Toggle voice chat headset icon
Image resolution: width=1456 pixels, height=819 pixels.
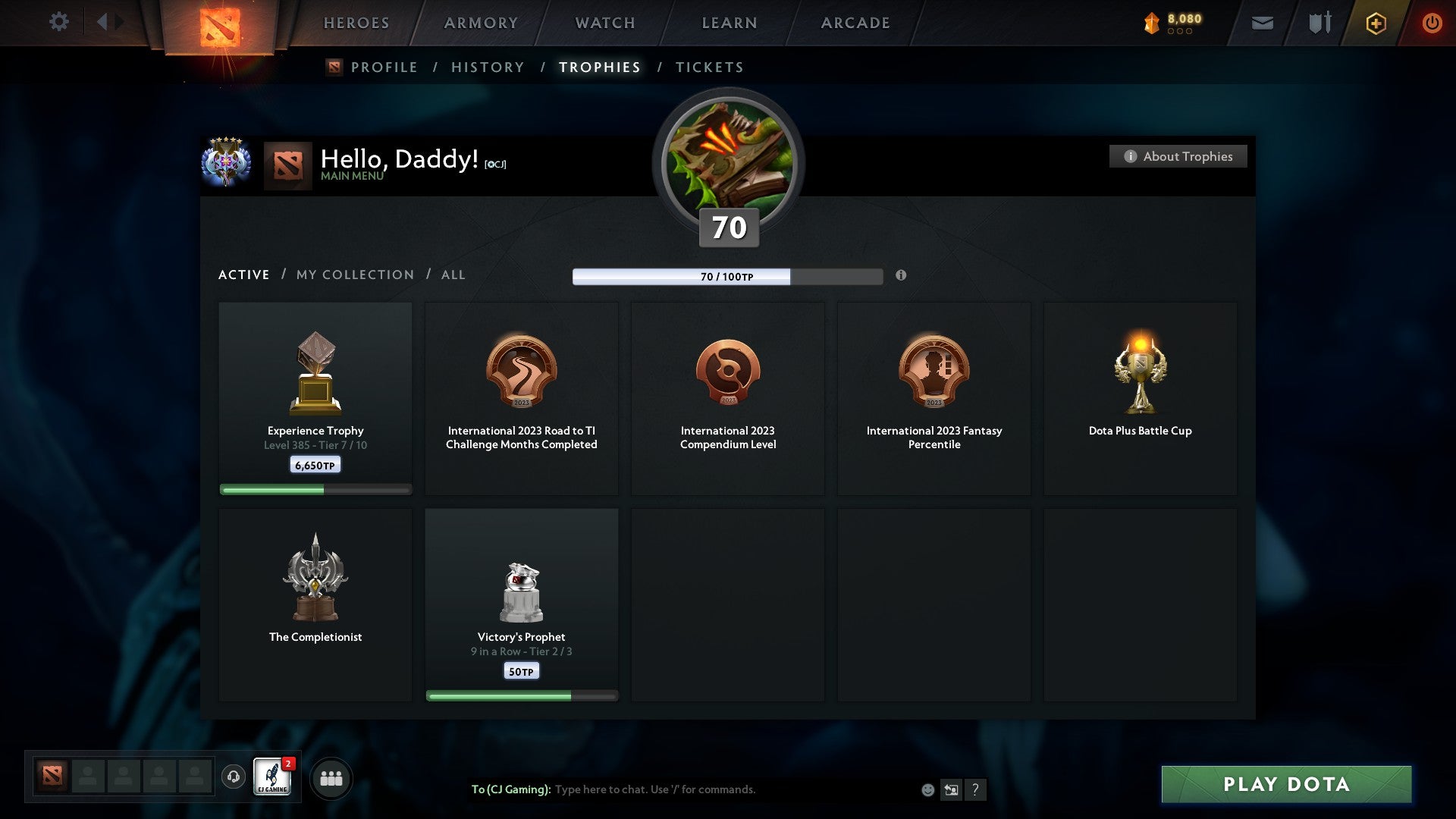click(x=233, y=777)
